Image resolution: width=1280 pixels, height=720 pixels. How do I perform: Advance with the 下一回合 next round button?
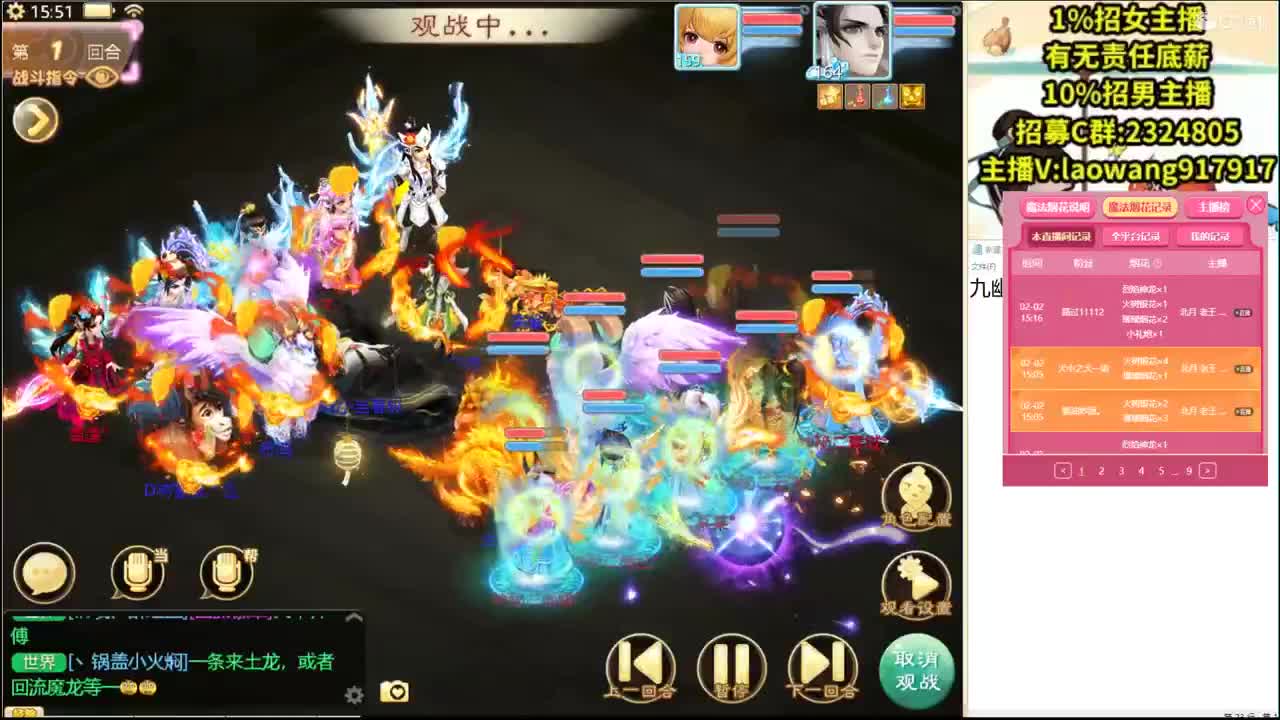pyautogui.click(x=820, y=667)
